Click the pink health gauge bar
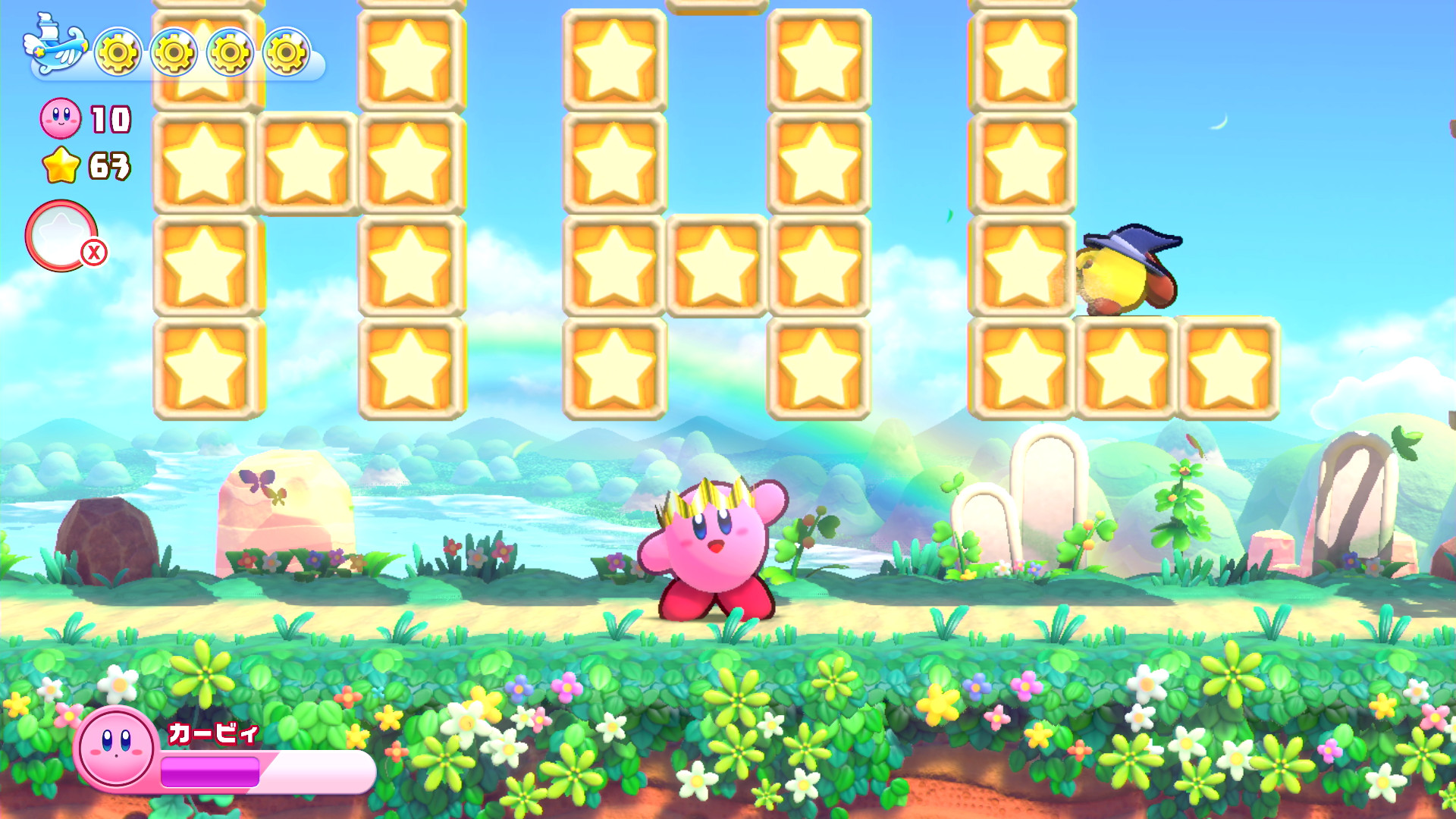 (227, 771)
